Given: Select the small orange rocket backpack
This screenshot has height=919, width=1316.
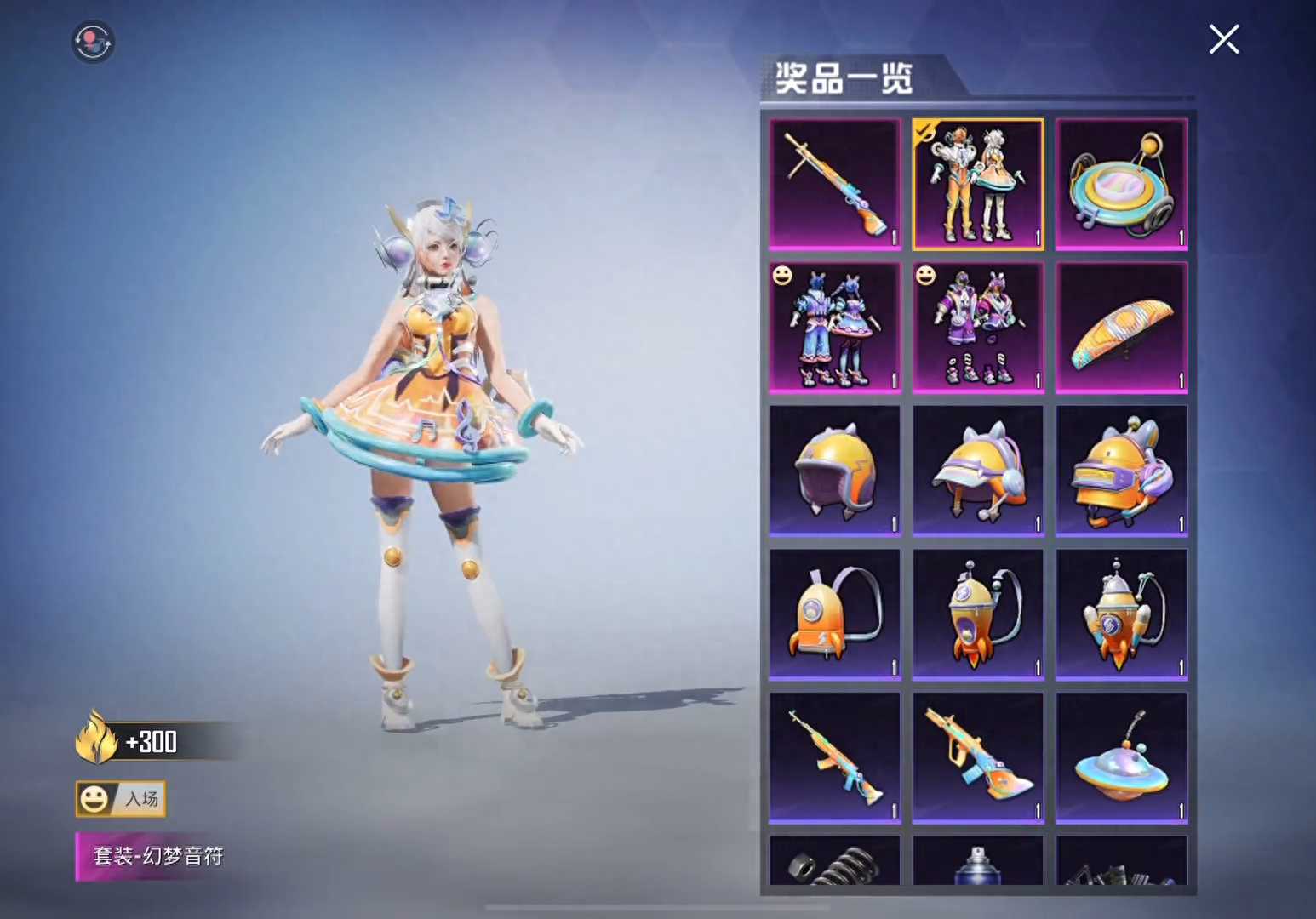Looking at the screenshot, I should pos(834,614).
